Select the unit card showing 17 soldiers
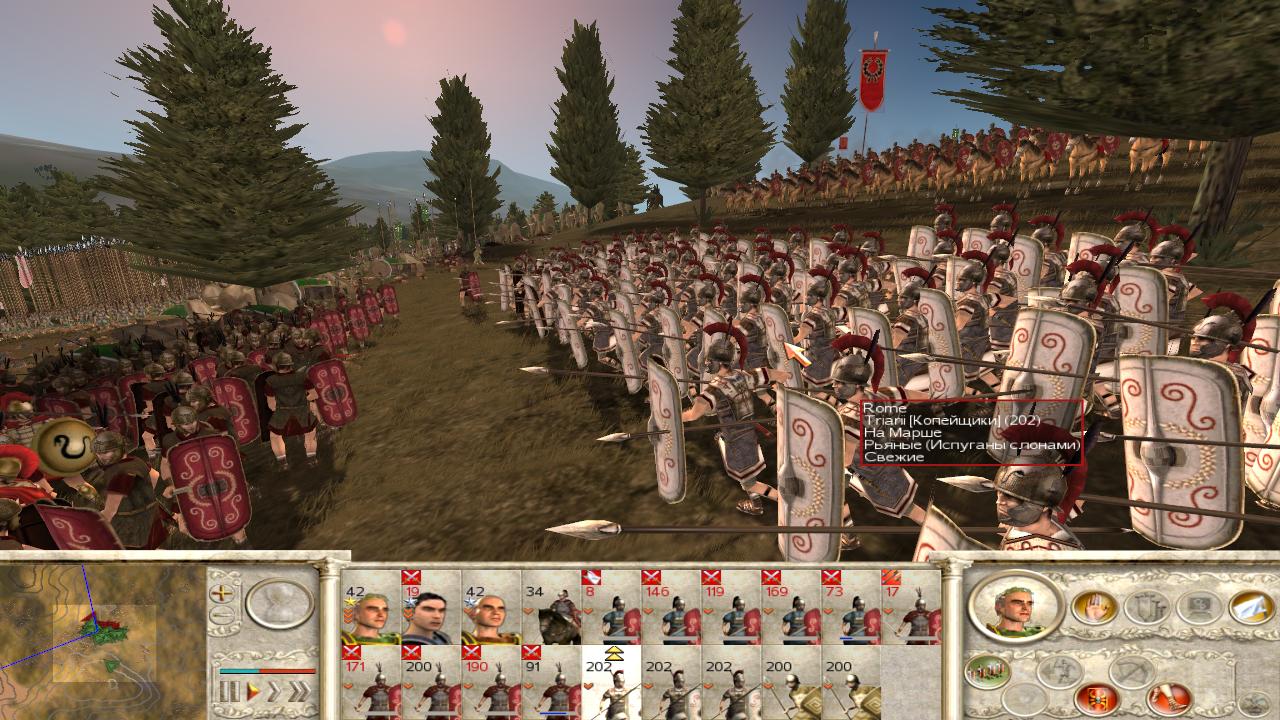The width and height of the screenshot is (1280, 720). point(910,609)
